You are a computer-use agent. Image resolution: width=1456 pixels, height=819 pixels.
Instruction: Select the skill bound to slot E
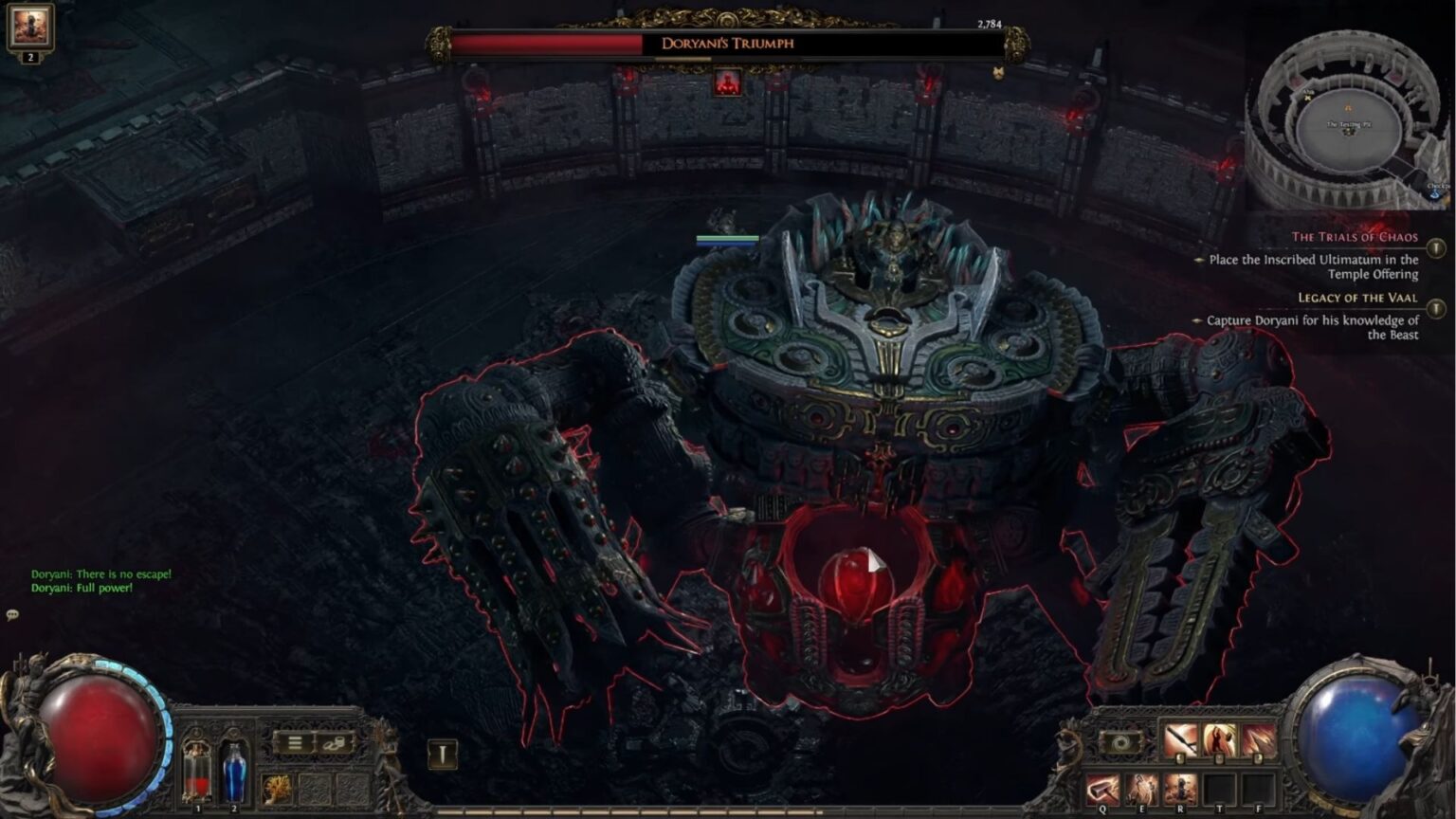[x=1141, y=789]
